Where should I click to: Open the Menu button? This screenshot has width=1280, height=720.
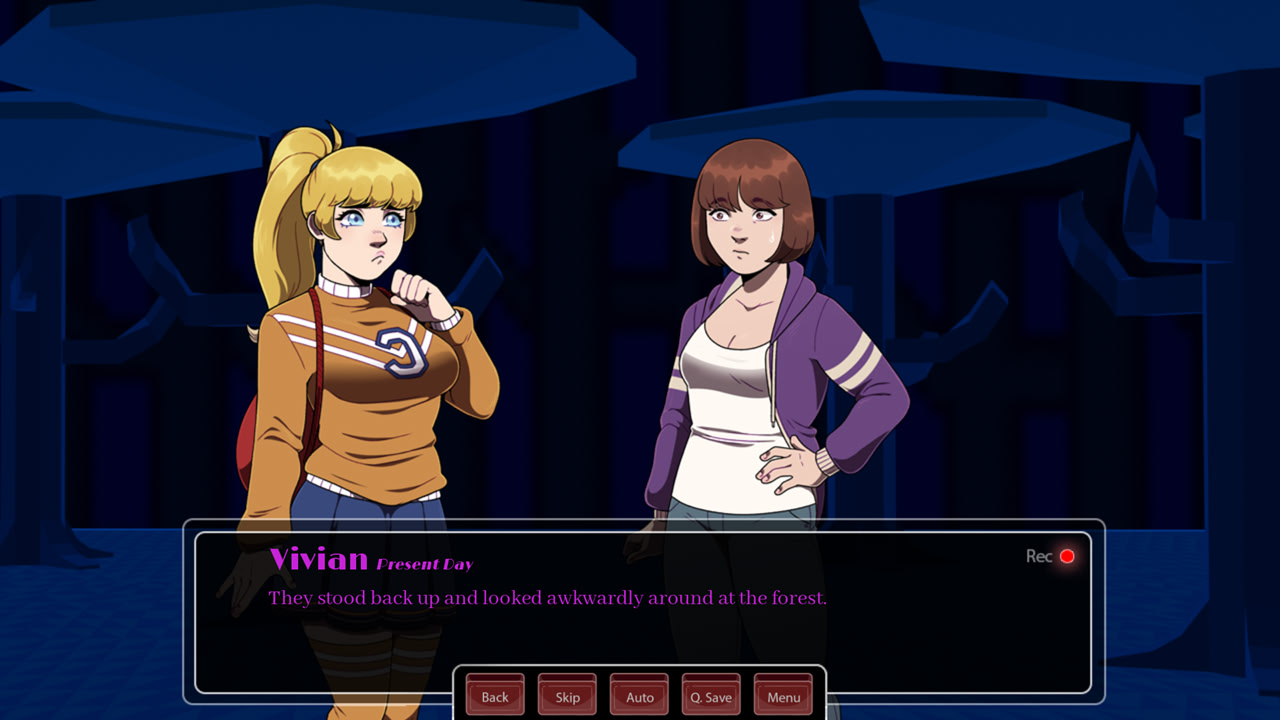pos(783,696)
